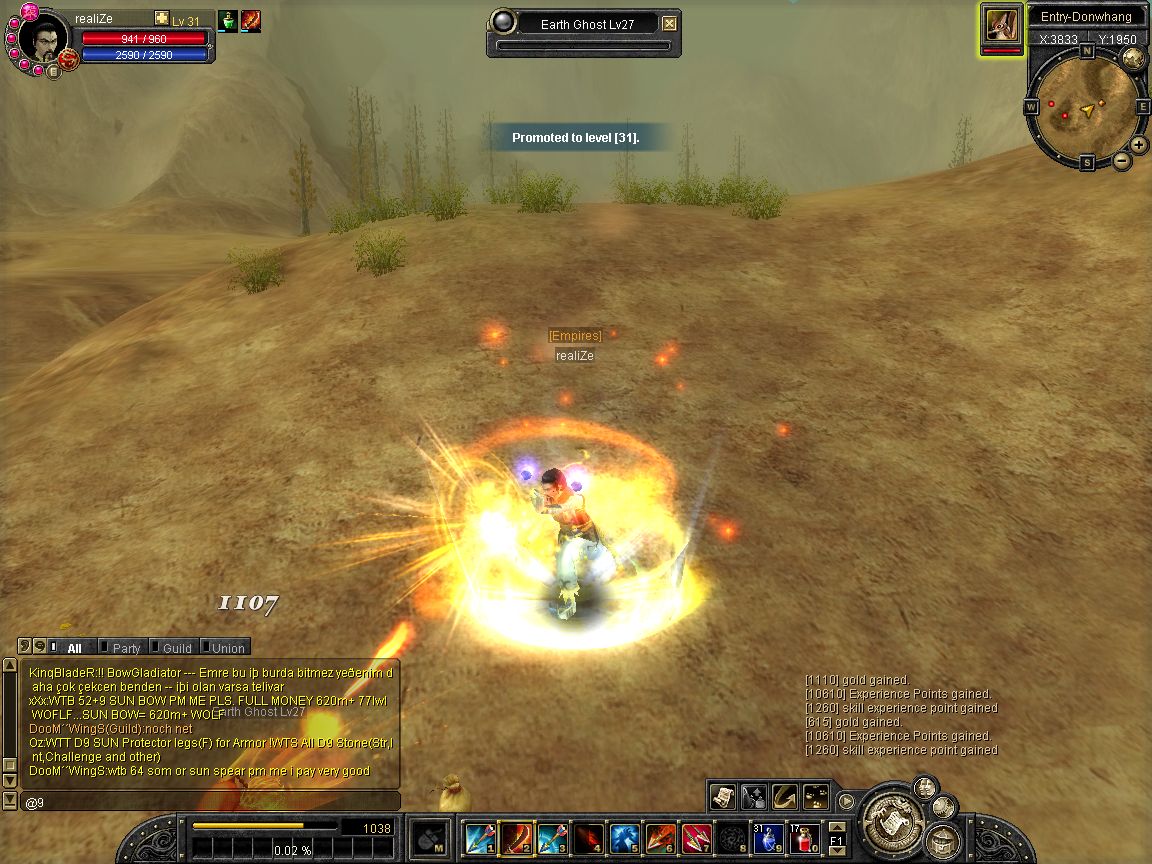This screenshot has height=864, width=1152.
Task: Click the realiZe character portrait
Action: tap(43, 38)
